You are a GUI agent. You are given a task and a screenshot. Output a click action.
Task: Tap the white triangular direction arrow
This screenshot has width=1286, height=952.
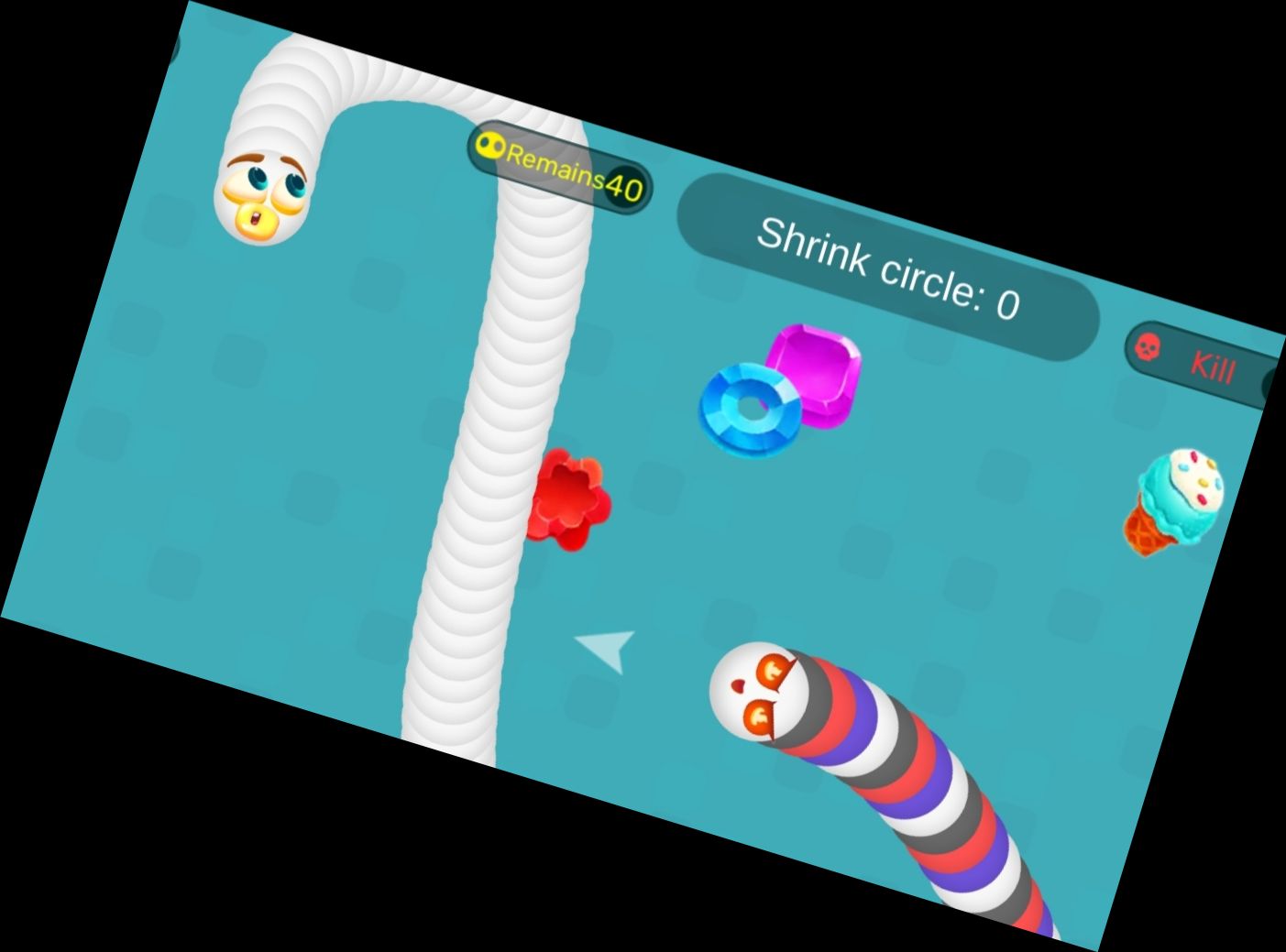[x=605, y=647]
